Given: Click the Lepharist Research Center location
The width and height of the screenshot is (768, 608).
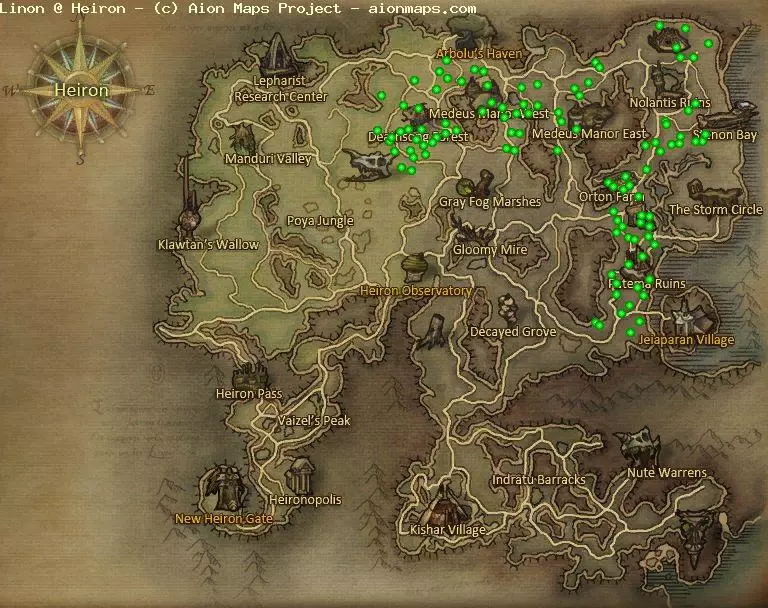Looking at the screenshot, I should 280,89.
